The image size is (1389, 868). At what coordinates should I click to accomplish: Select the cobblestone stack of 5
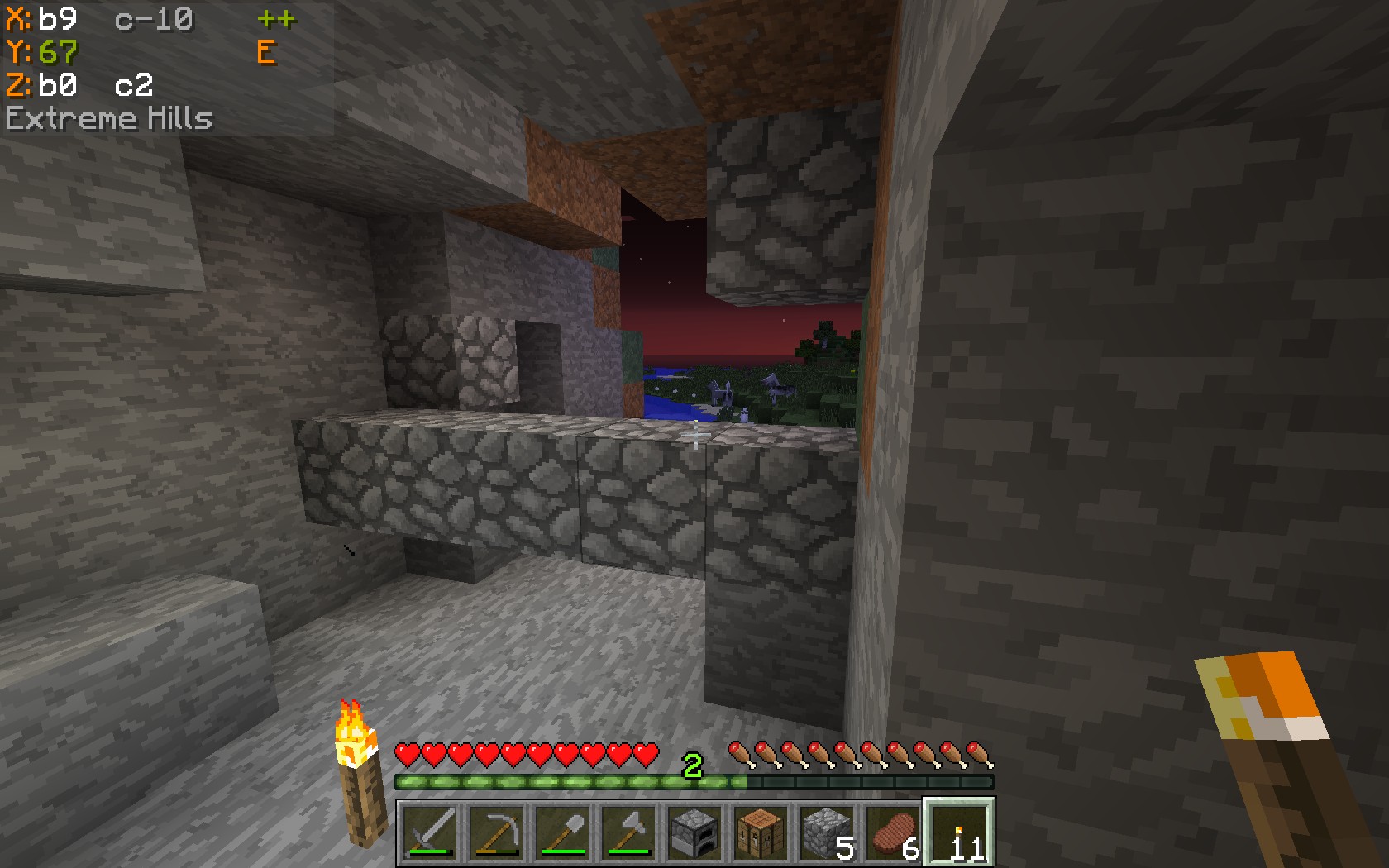pos(828,832)
